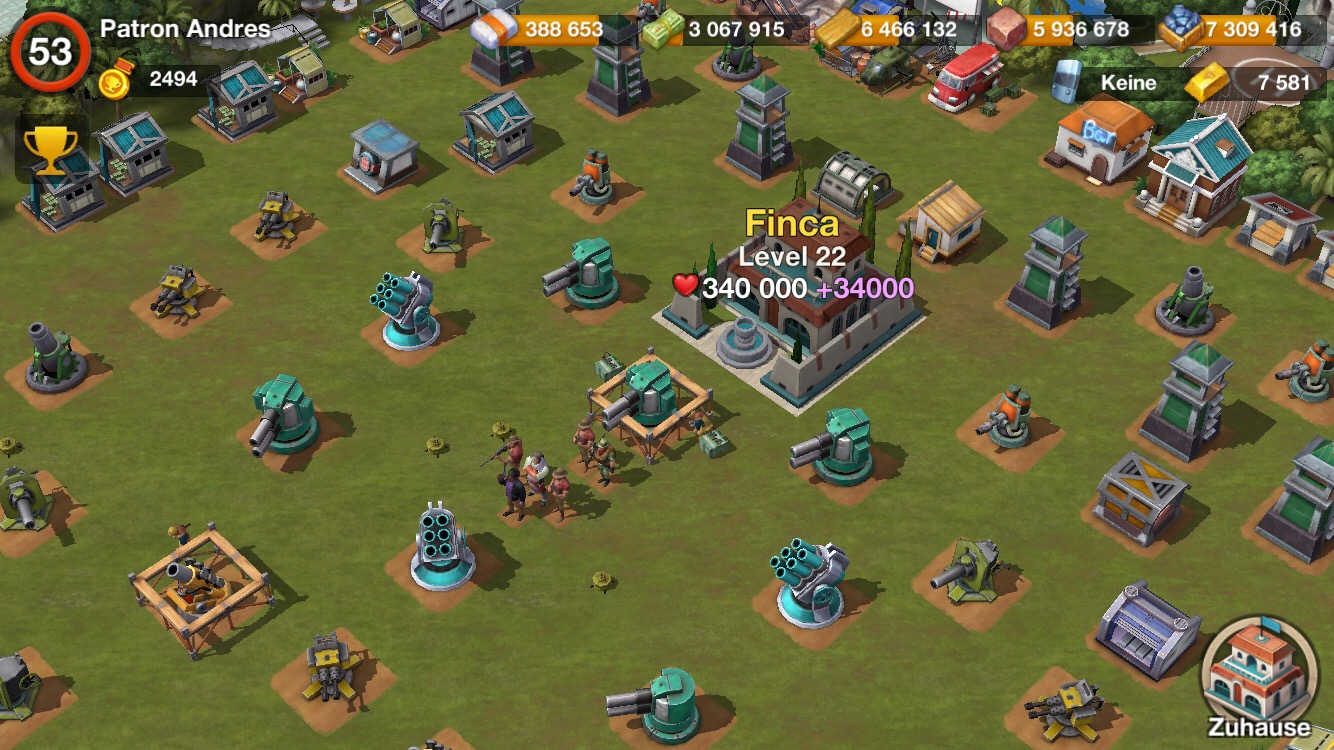Select the shield icon labeled Keine
The width and height of the screenshot is (1334, 750).
(x=1068, y=82)
